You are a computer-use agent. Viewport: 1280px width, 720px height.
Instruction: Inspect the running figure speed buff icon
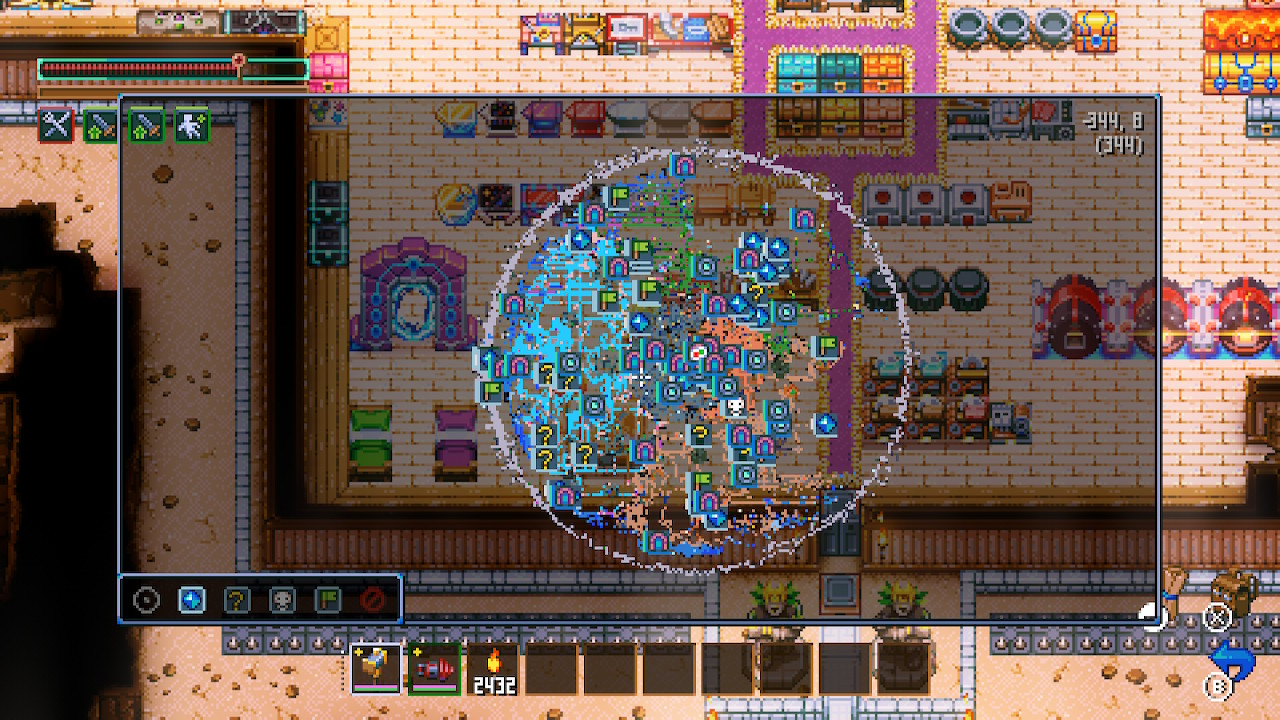(x=192, y=125)
